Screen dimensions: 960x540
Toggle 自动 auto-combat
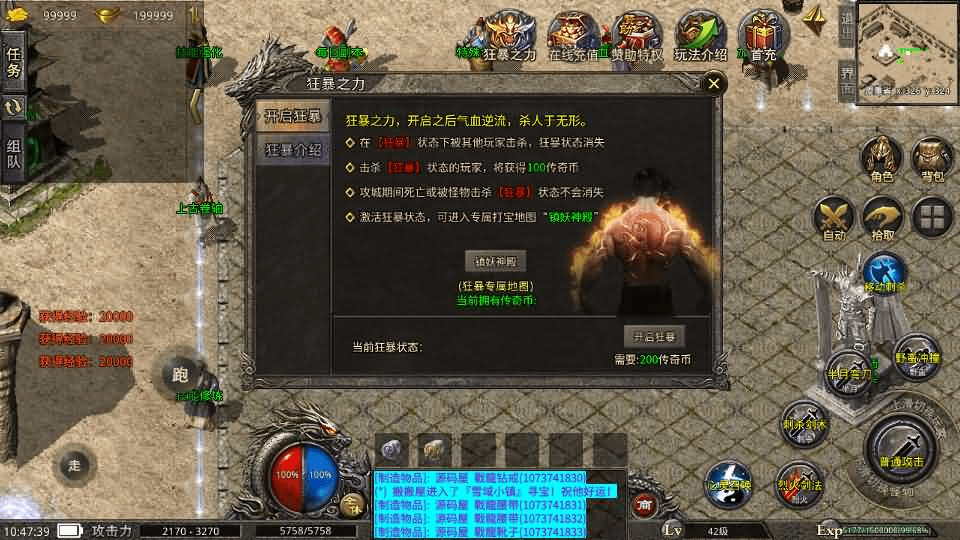832,219
